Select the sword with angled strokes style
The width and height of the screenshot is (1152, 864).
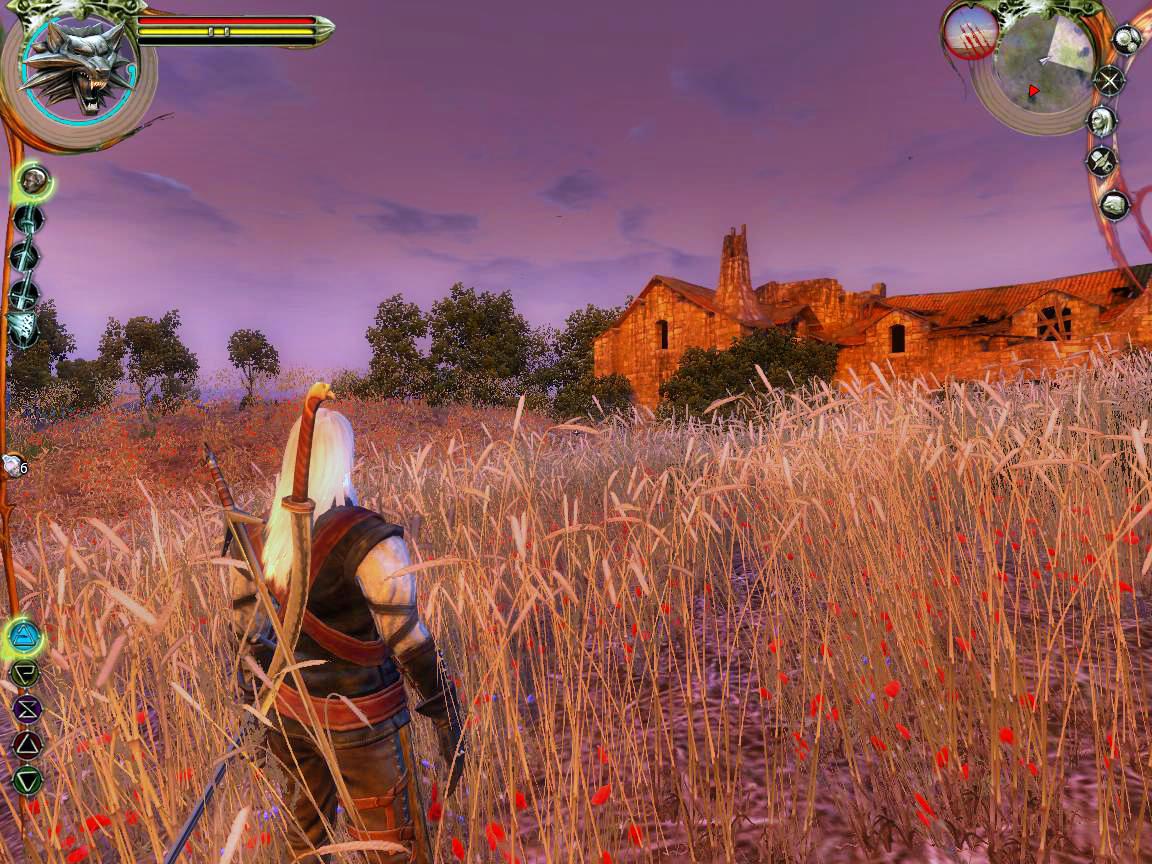point(24,256)
